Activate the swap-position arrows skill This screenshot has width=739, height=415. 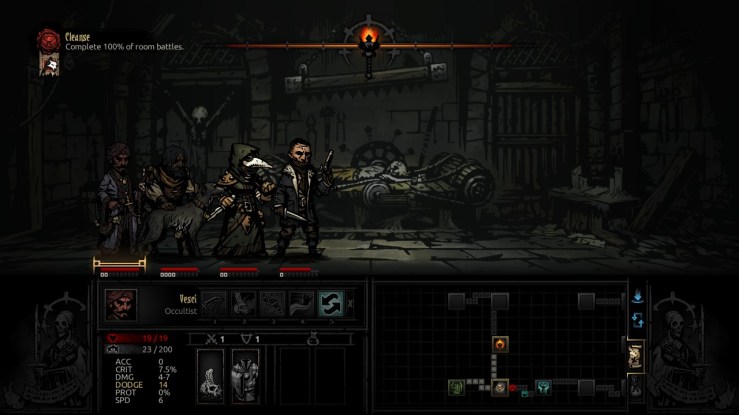click(330, 302)
